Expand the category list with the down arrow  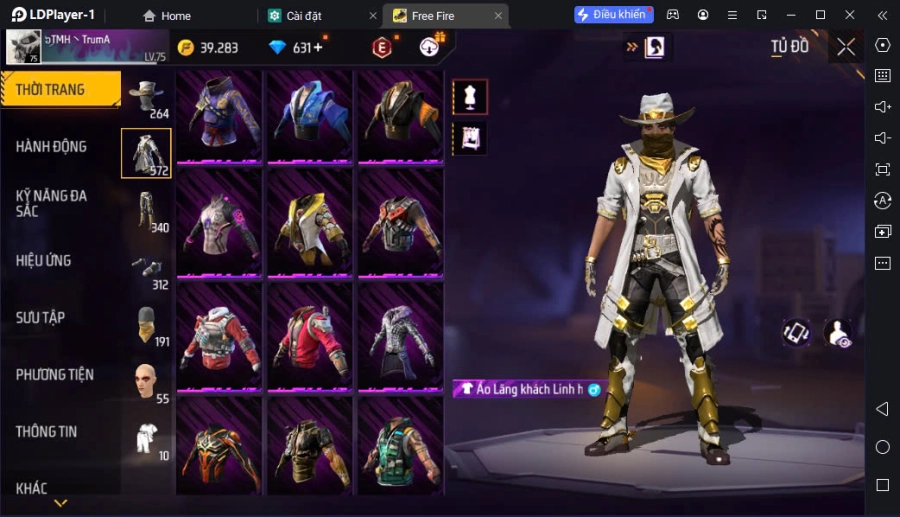(61, 503)
